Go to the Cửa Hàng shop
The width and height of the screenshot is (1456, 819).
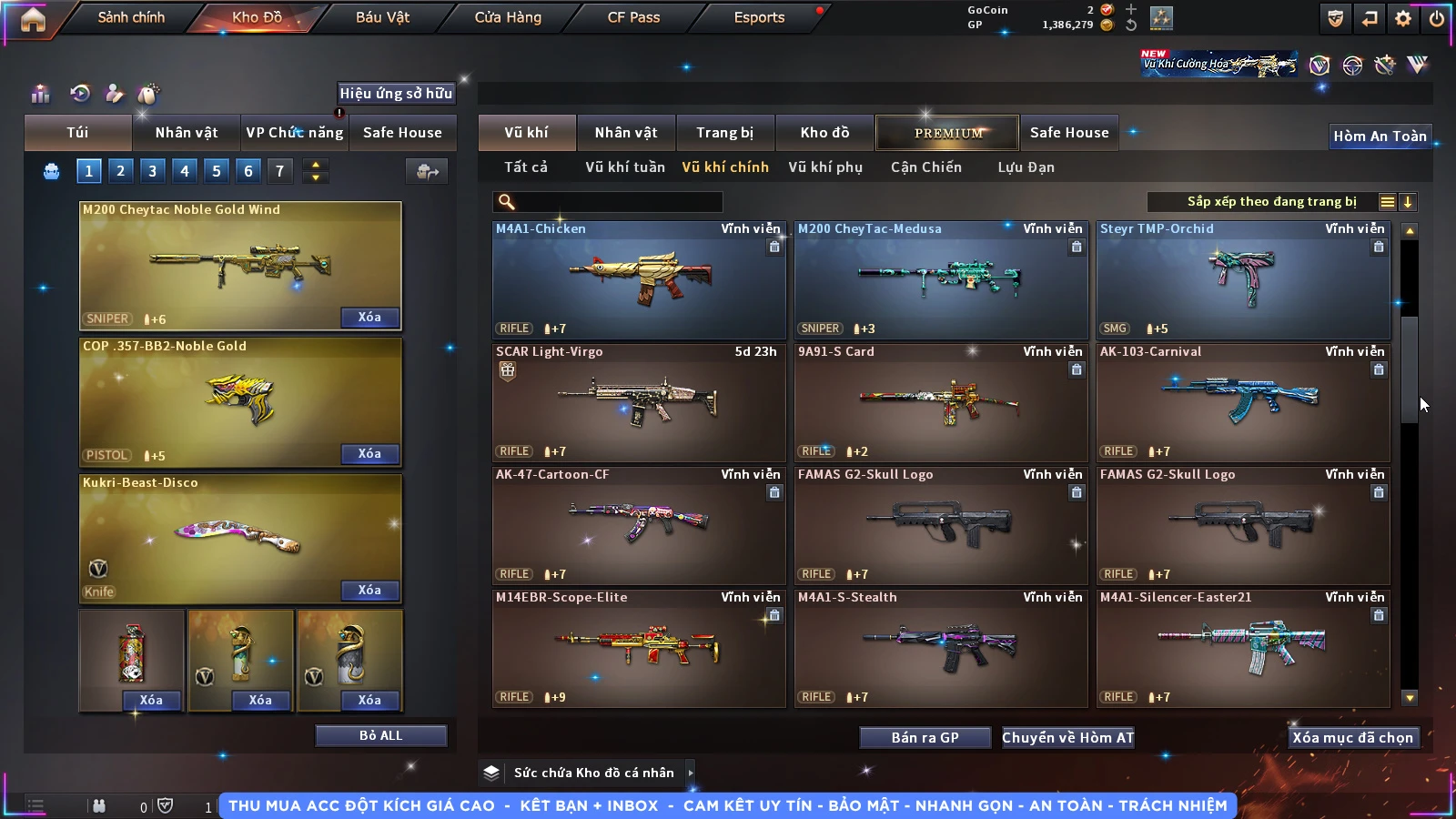click(508, 17)
